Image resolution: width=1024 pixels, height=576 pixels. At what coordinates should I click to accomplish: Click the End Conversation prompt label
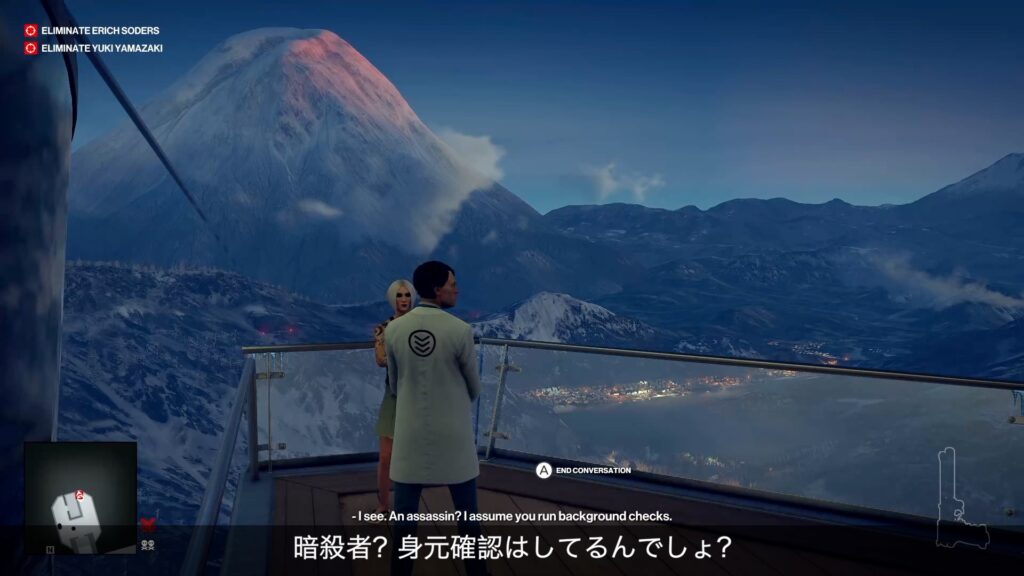593,470
